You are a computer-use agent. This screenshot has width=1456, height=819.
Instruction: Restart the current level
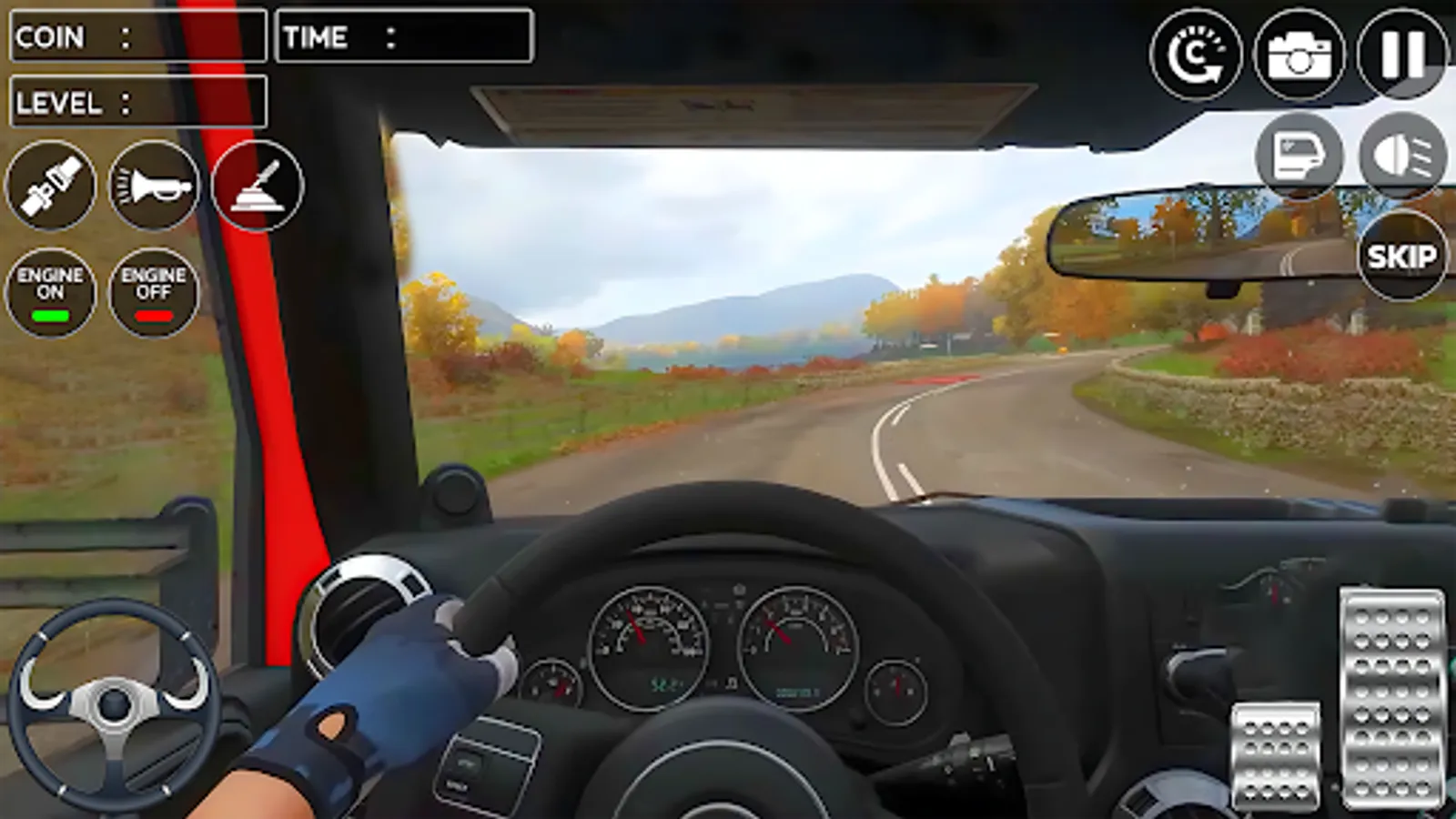pyautogui.click(x=1194, y=55)
